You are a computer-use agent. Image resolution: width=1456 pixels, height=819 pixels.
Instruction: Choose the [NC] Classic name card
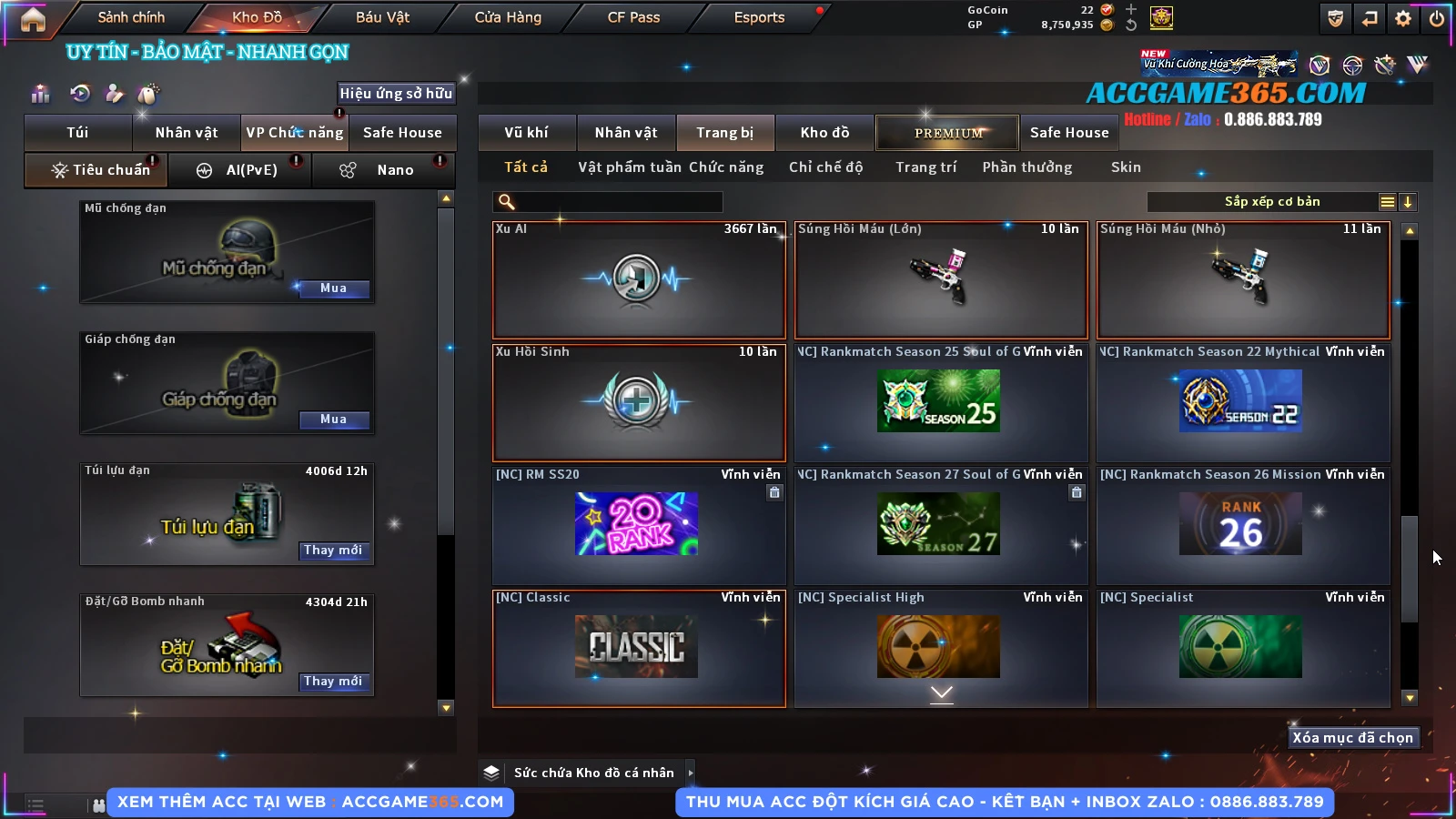(638, 648)
